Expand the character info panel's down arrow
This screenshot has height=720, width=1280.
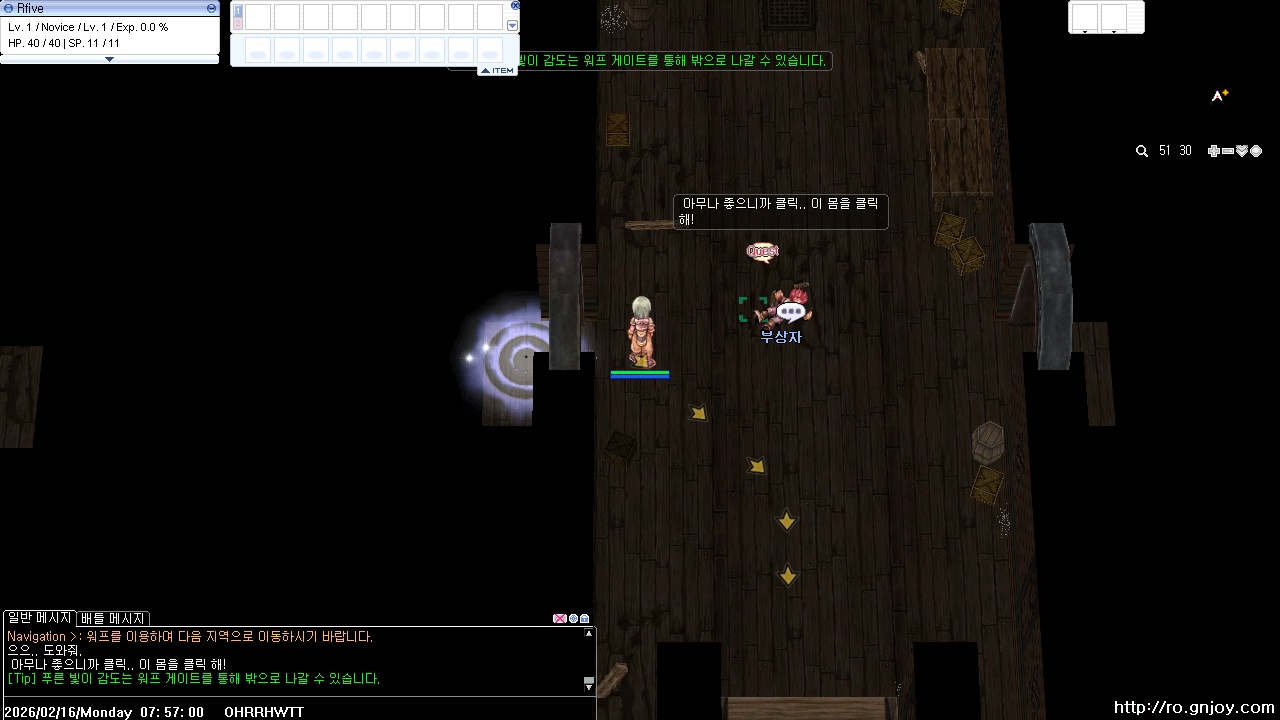pyautogui.click(x=109, y=59)
